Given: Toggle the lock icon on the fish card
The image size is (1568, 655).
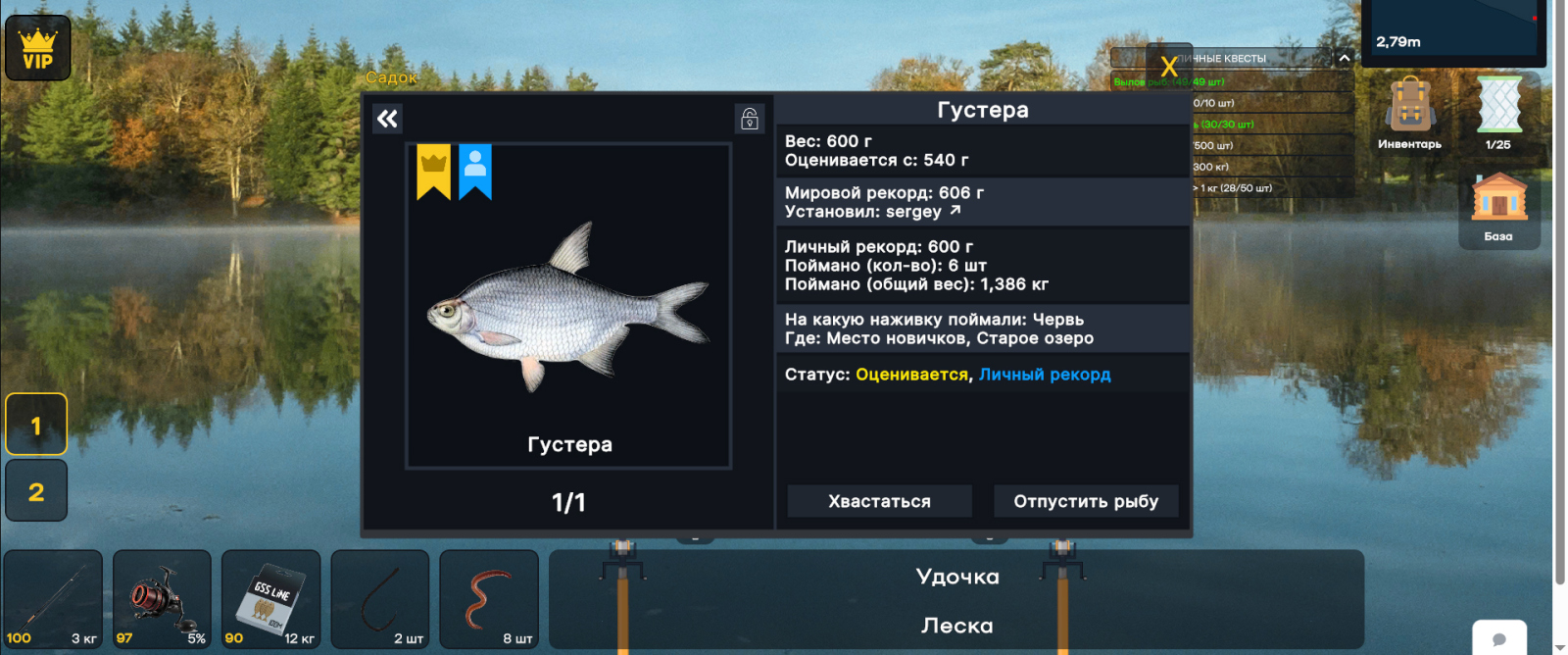Looking at the screenshot, I should pyautogui.click(x=750, y=119).
